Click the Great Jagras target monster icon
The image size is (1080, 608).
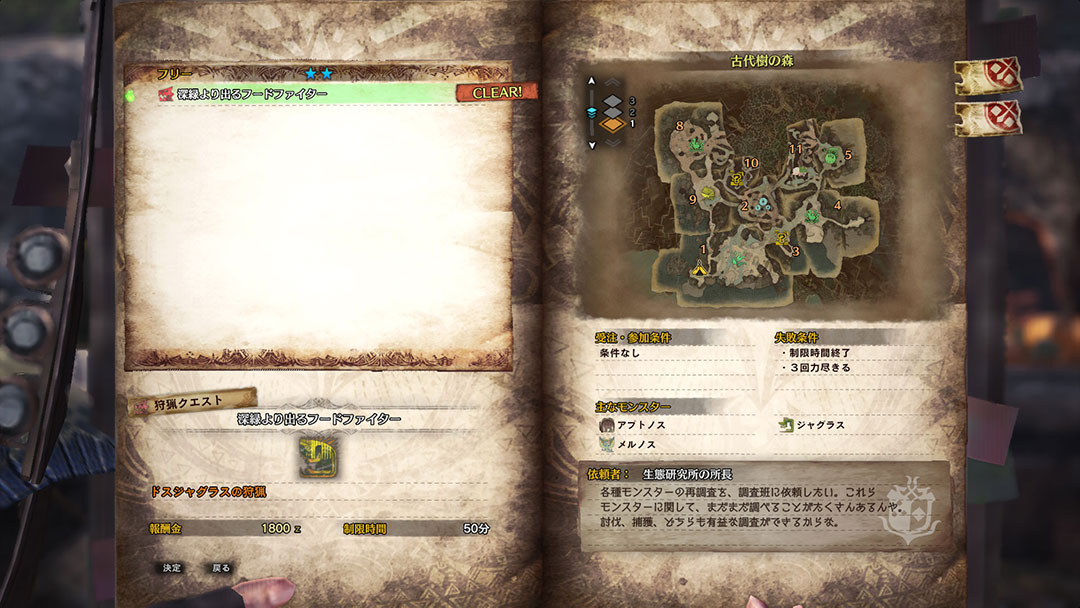(x=319, y=455)
